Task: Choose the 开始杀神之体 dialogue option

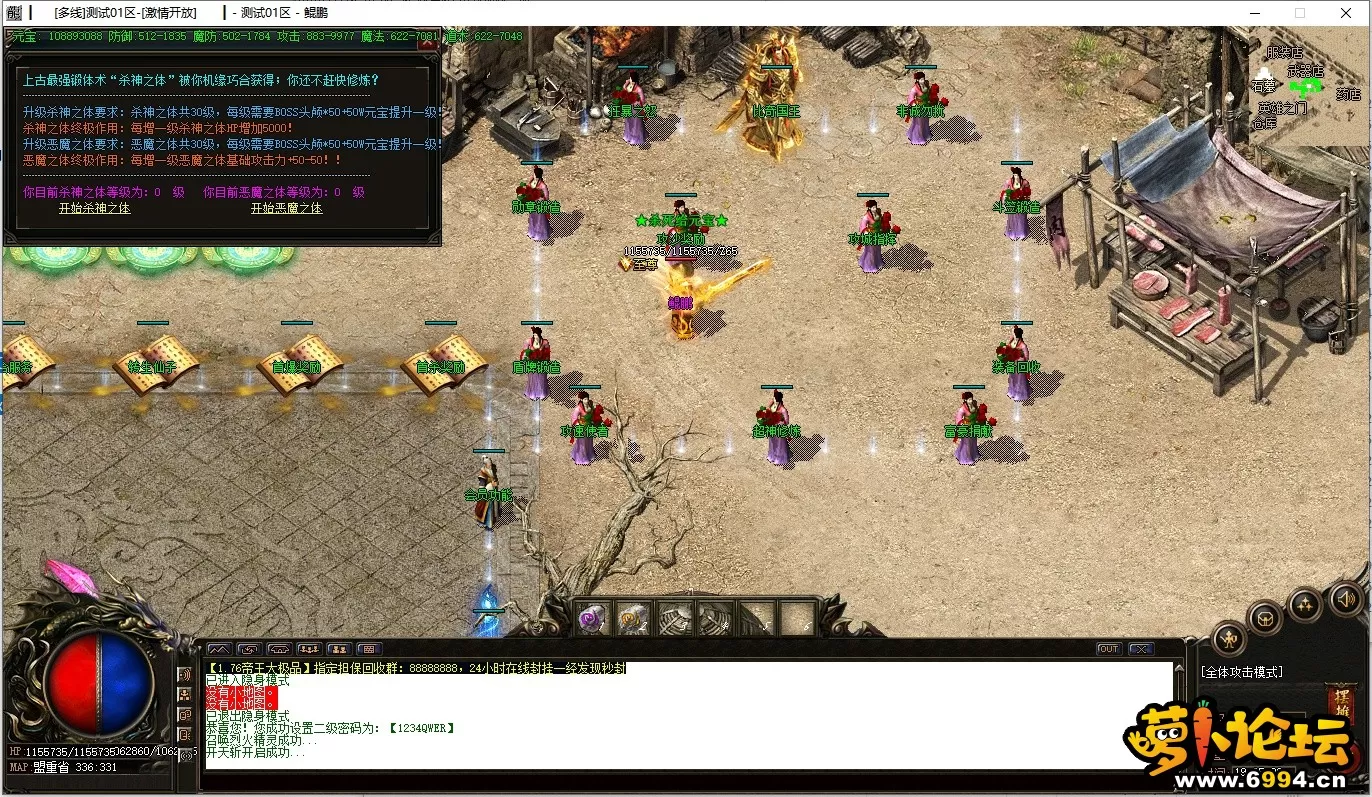Action: click(94, 208)
